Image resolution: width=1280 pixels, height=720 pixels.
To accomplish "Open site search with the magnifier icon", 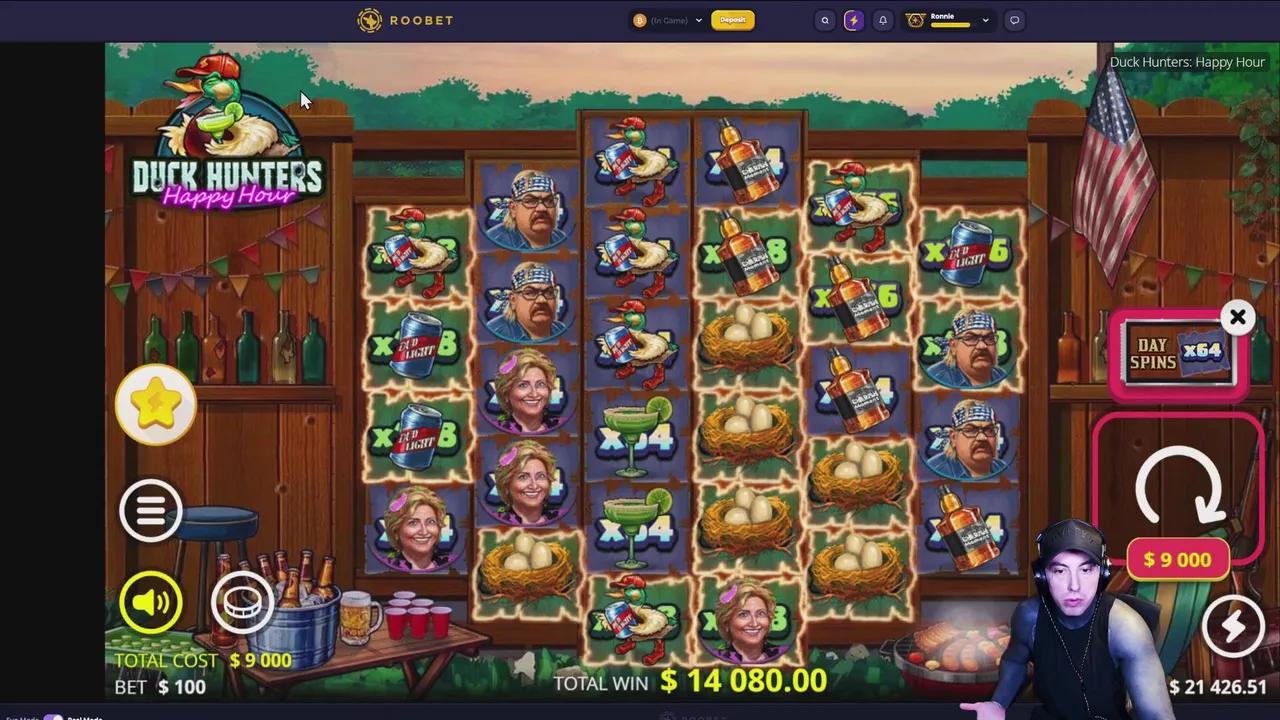I will [824, 19].
